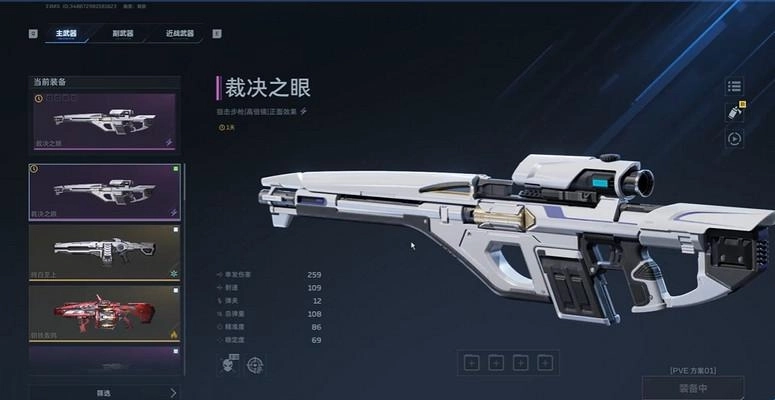Screen dimensions: 775x400
Task: Open the 筛选 filter bar
Action: pos(104,392)
